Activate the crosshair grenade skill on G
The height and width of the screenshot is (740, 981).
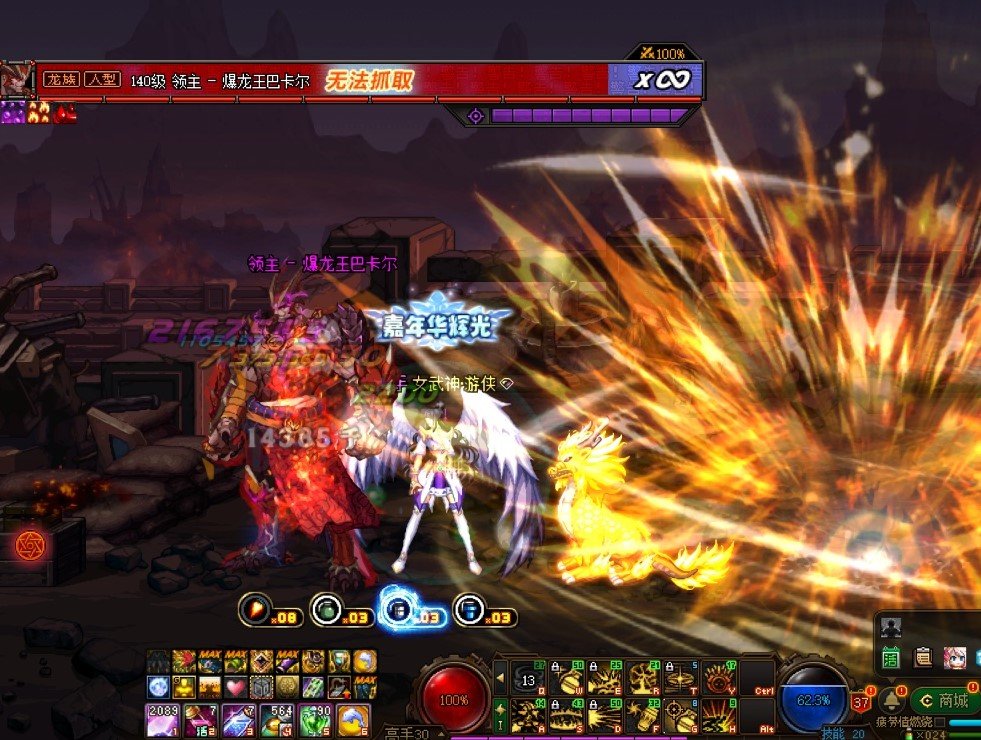[681, 716]
